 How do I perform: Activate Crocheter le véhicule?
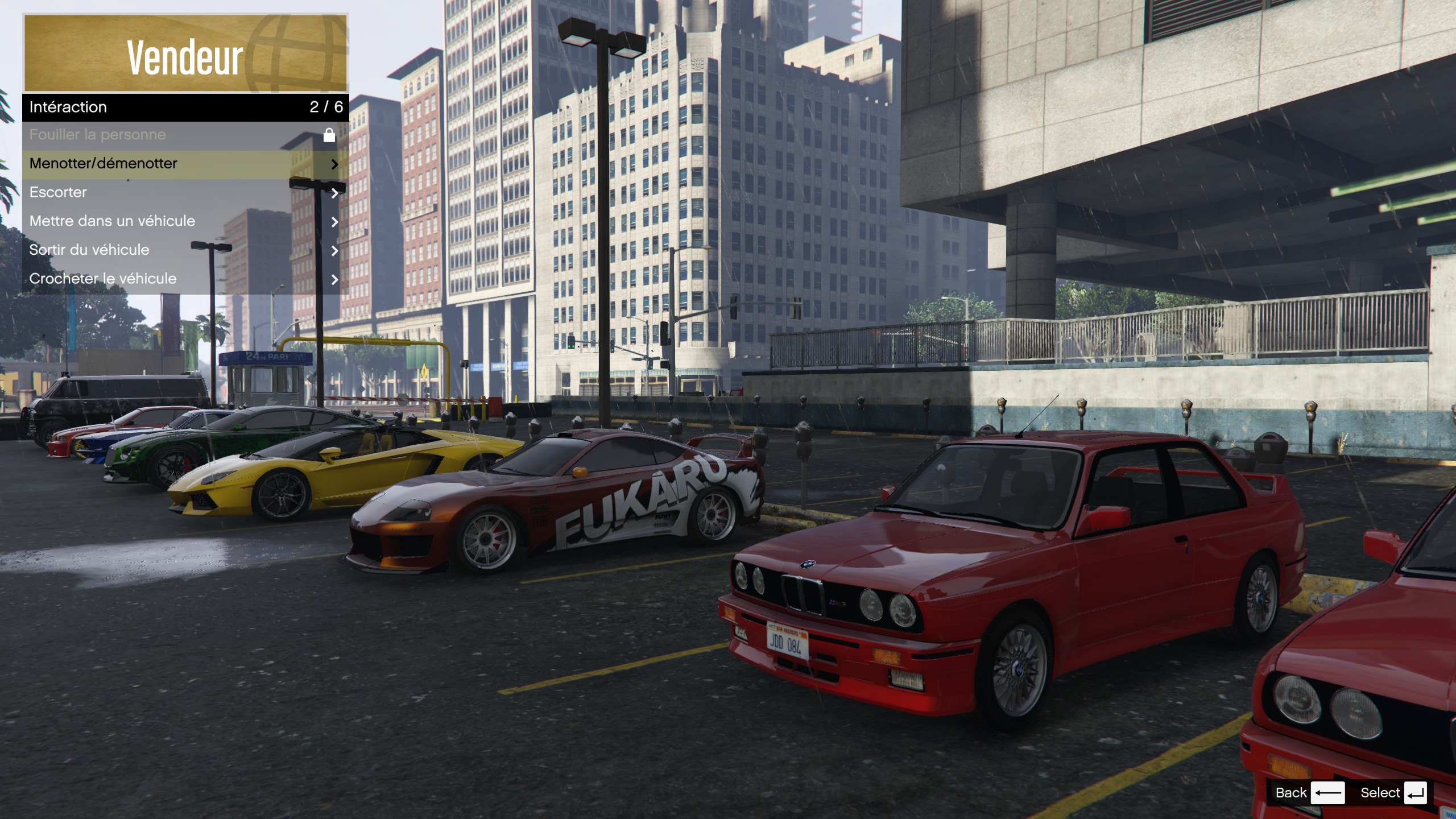tap(184, 279)
